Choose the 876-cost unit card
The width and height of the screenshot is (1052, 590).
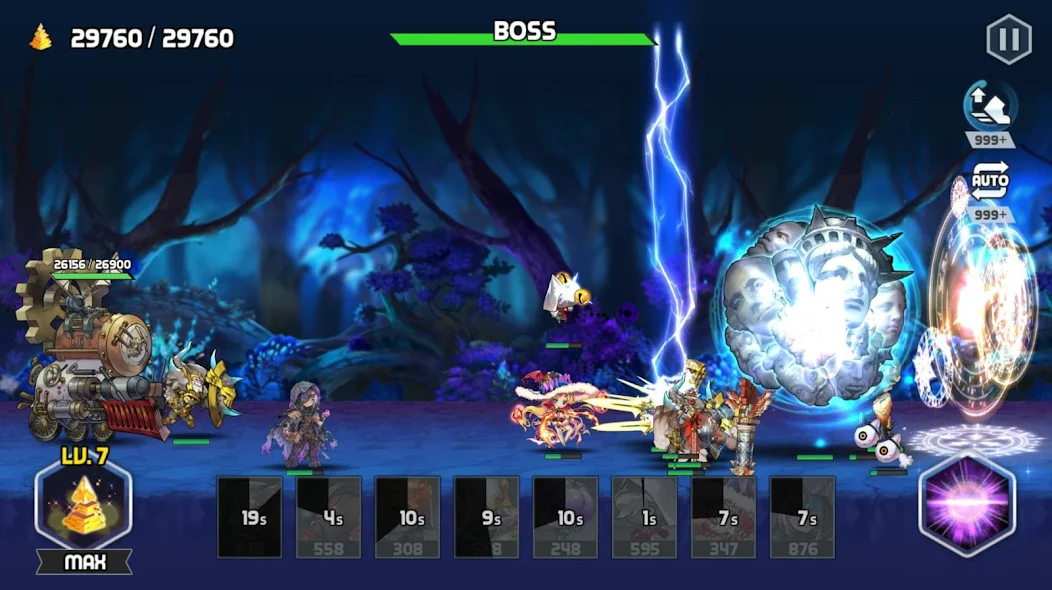802,517
